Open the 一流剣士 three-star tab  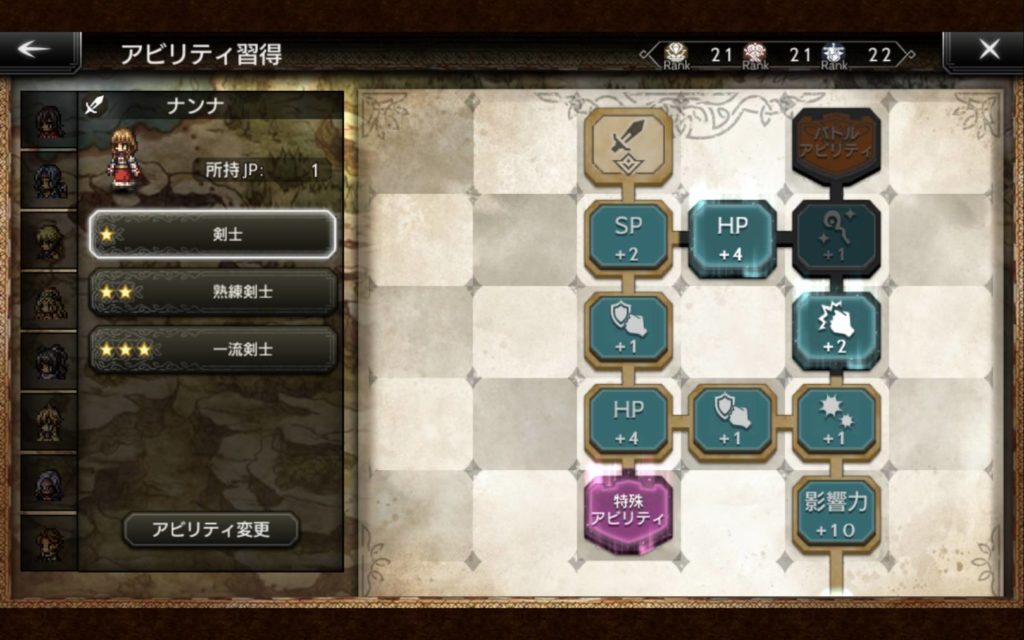click(x=213, y=349)
